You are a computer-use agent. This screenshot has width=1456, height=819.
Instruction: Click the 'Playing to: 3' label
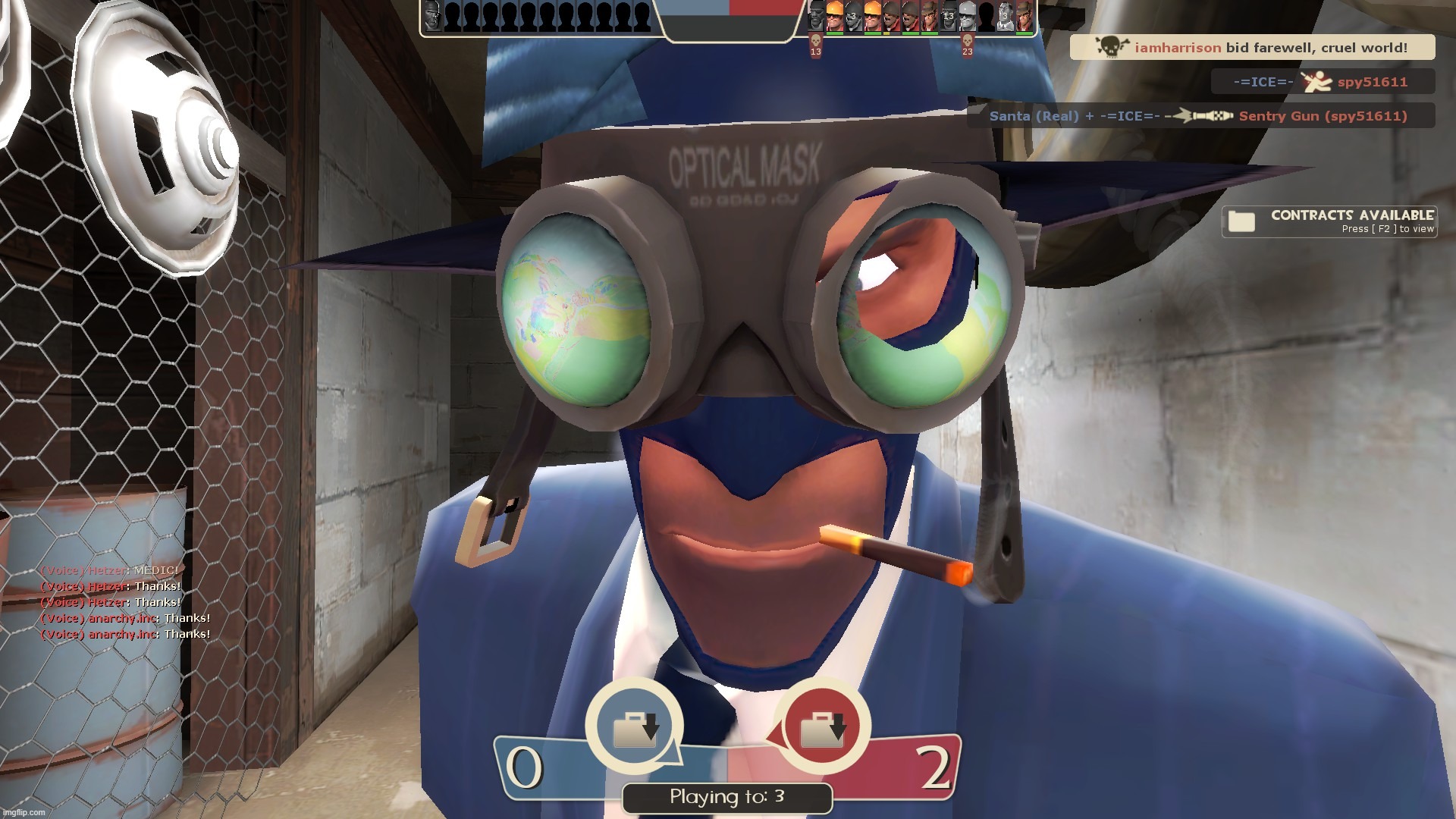pyautogui.click(x=726, y=797)
